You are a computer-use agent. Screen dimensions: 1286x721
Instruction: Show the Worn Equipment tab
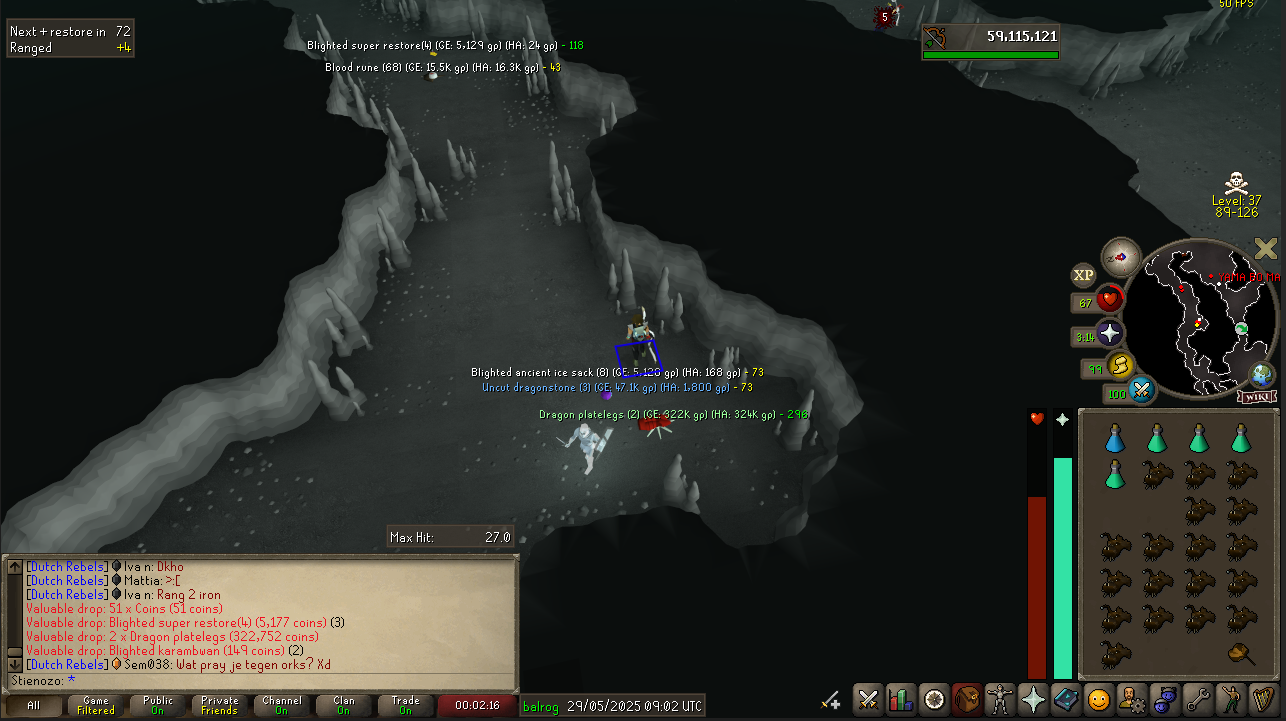999,699
